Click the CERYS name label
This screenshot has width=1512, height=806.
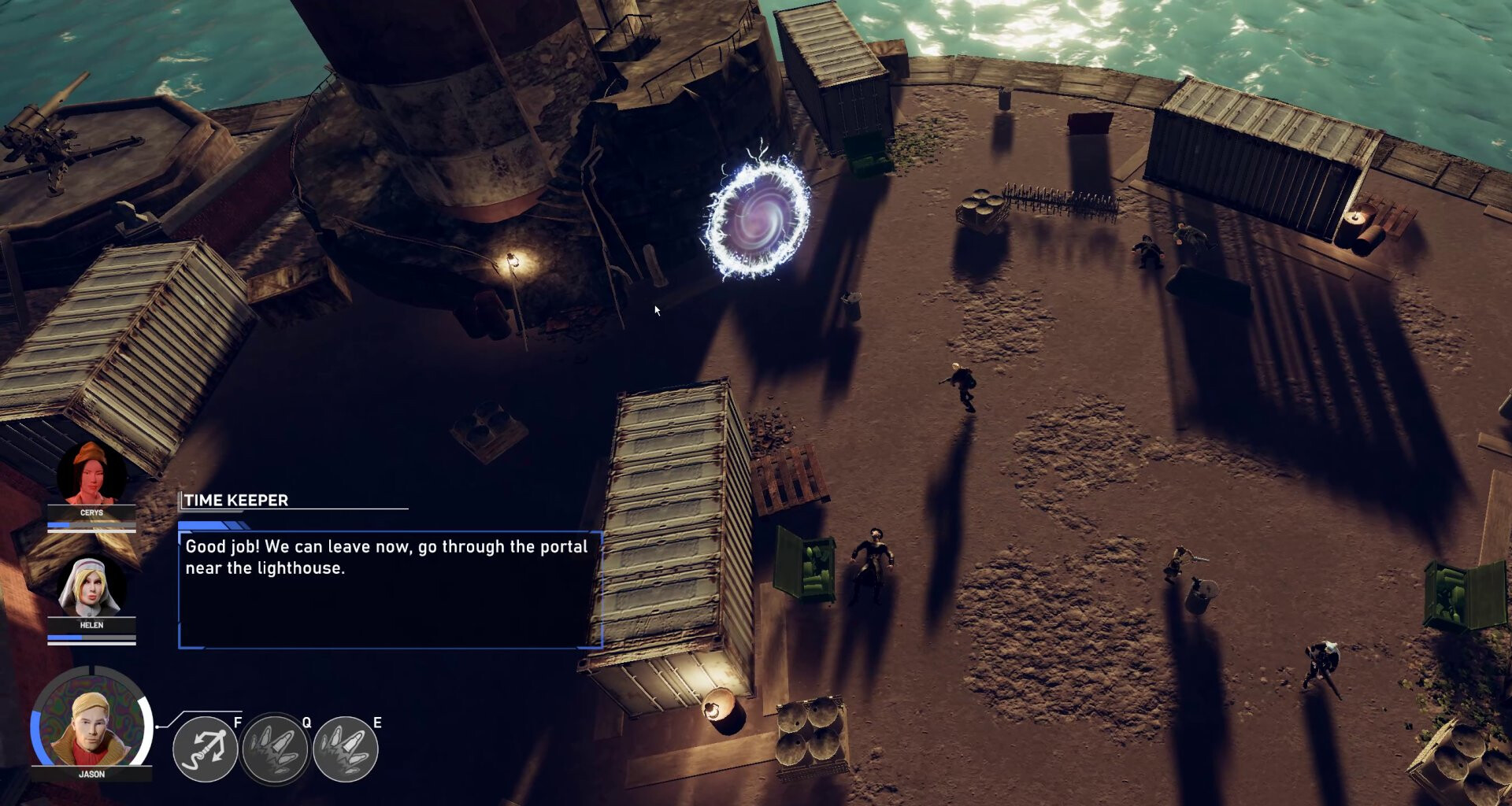(91, 512)
